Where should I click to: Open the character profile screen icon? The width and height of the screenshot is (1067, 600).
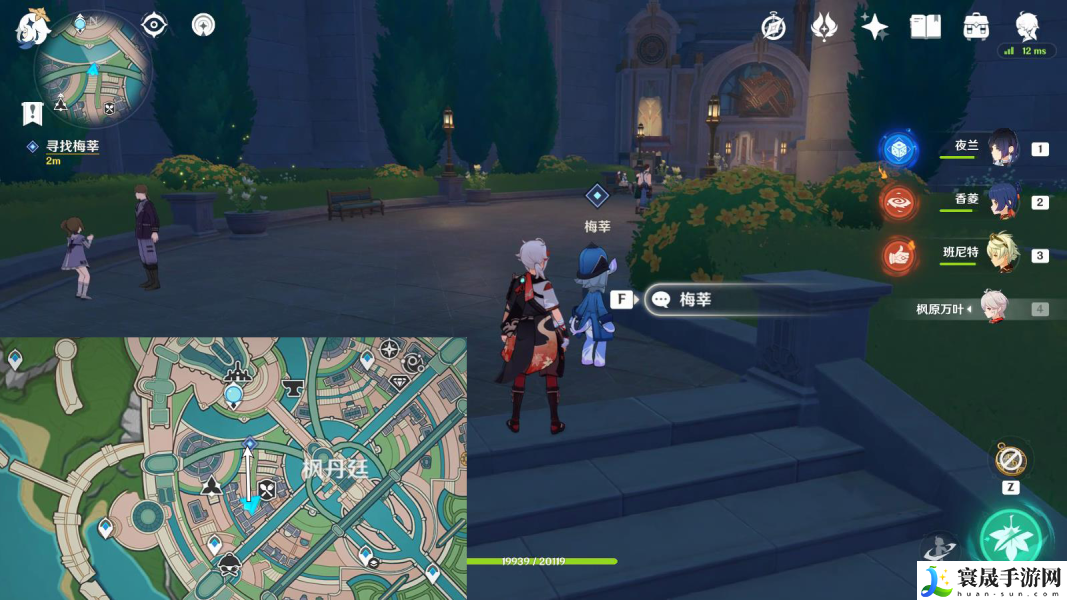[1026, 26]
